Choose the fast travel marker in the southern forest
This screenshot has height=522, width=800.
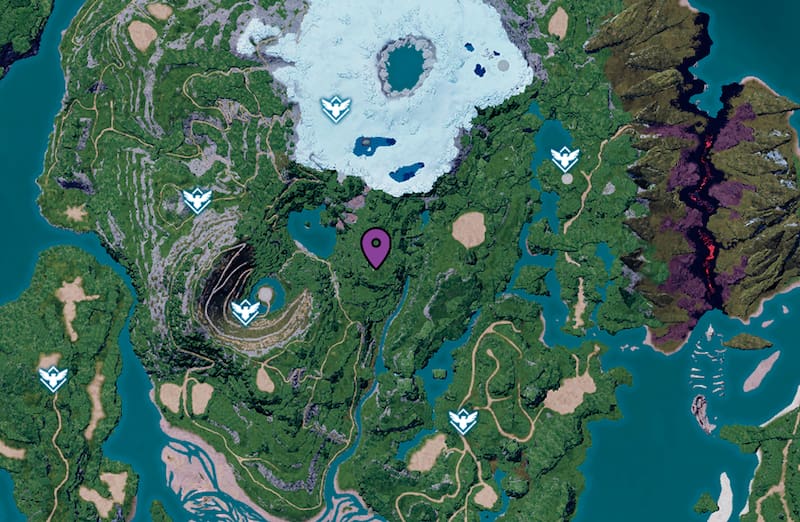(x=462, y=421)
